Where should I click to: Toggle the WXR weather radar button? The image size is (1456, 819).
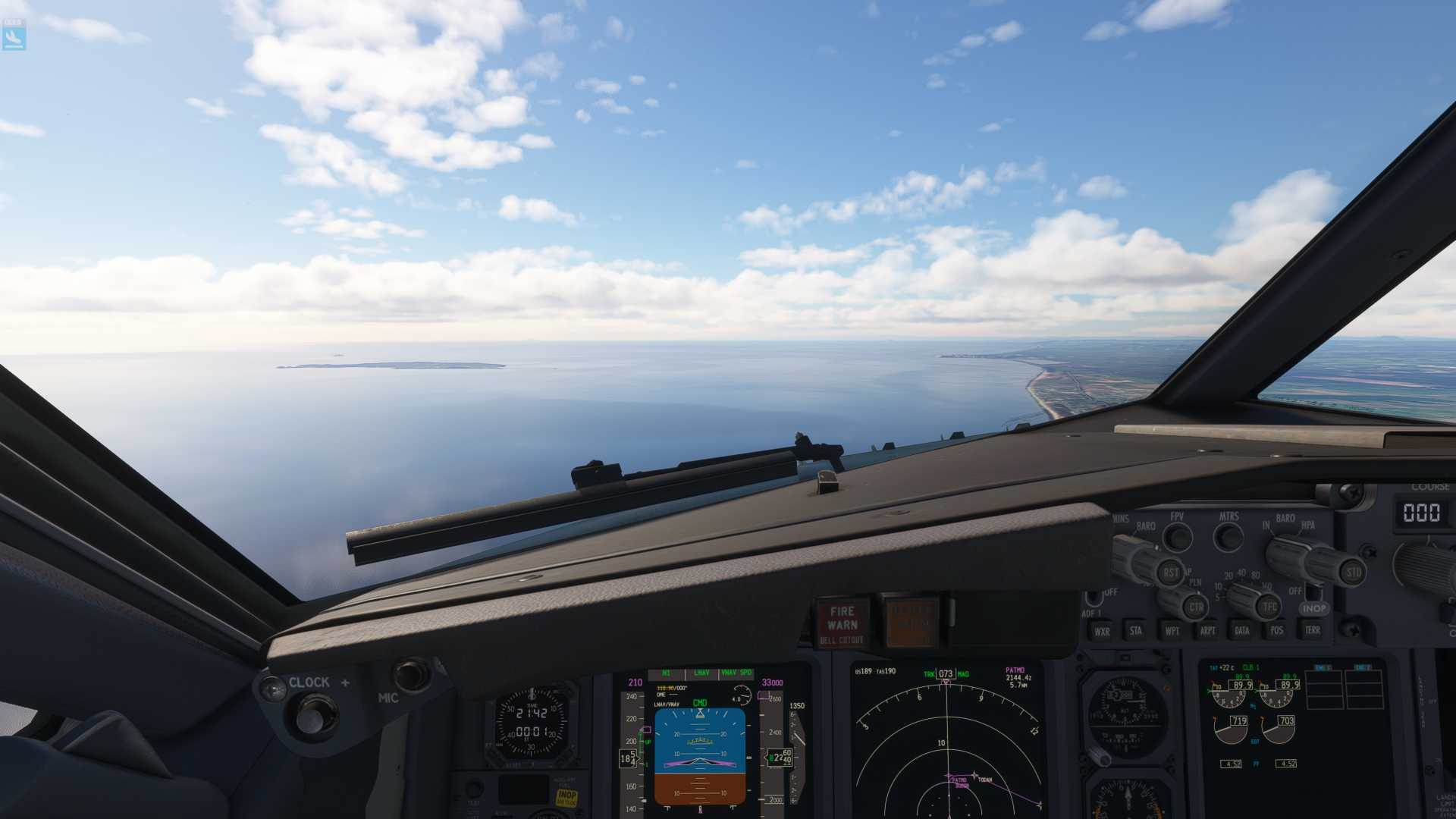pos(1102,631)
